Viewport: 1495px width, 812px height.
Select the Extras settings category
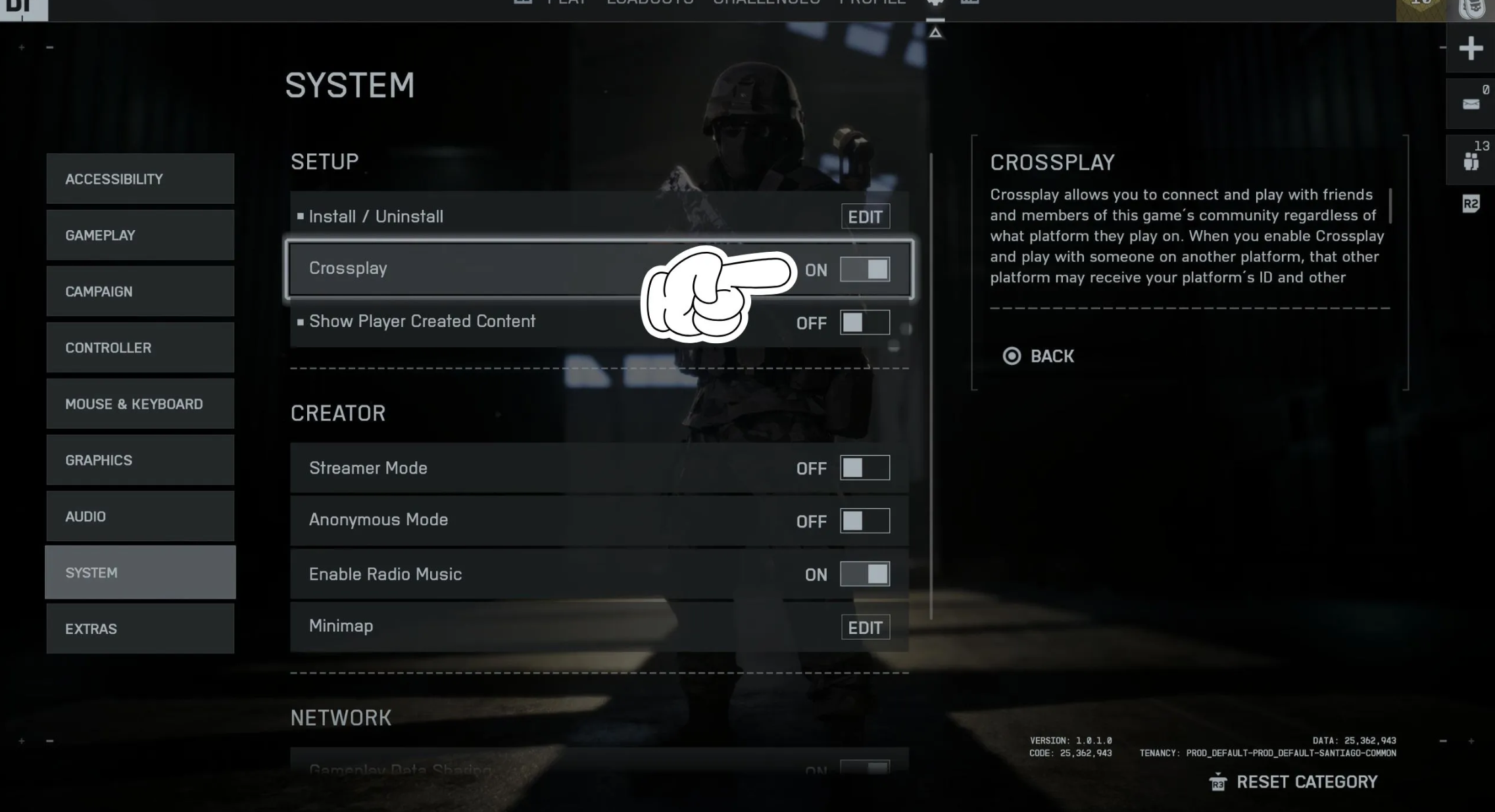pos(140,629)
